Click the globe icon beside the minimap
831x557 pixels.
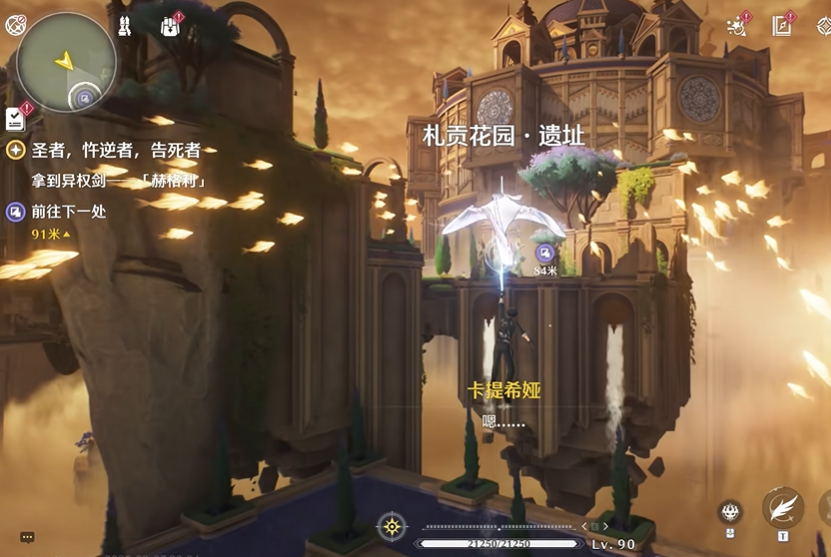point(14,27)
